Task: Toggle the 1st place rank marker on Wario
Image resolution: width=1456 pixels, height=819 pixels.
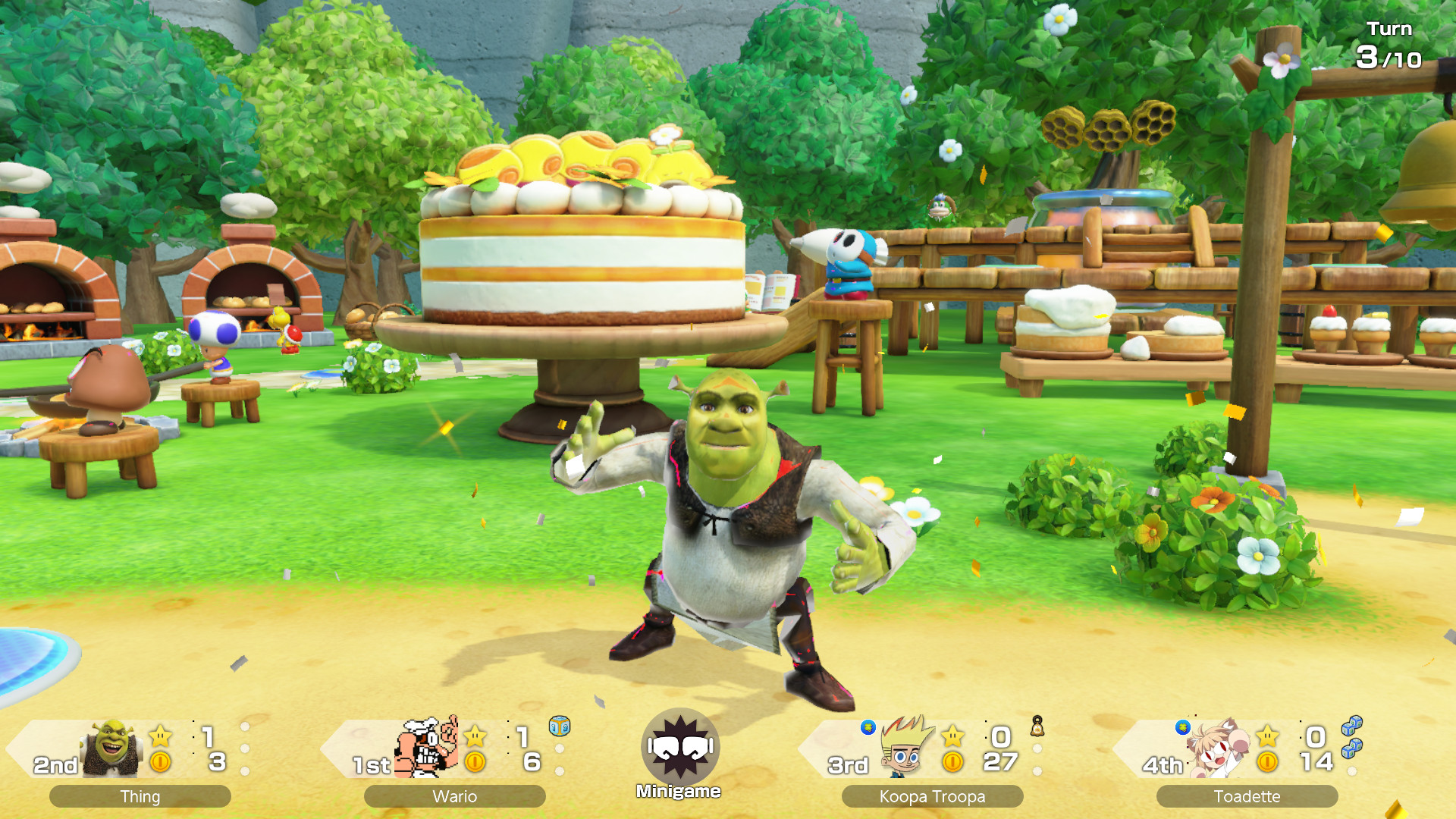Action: point(372,764)
